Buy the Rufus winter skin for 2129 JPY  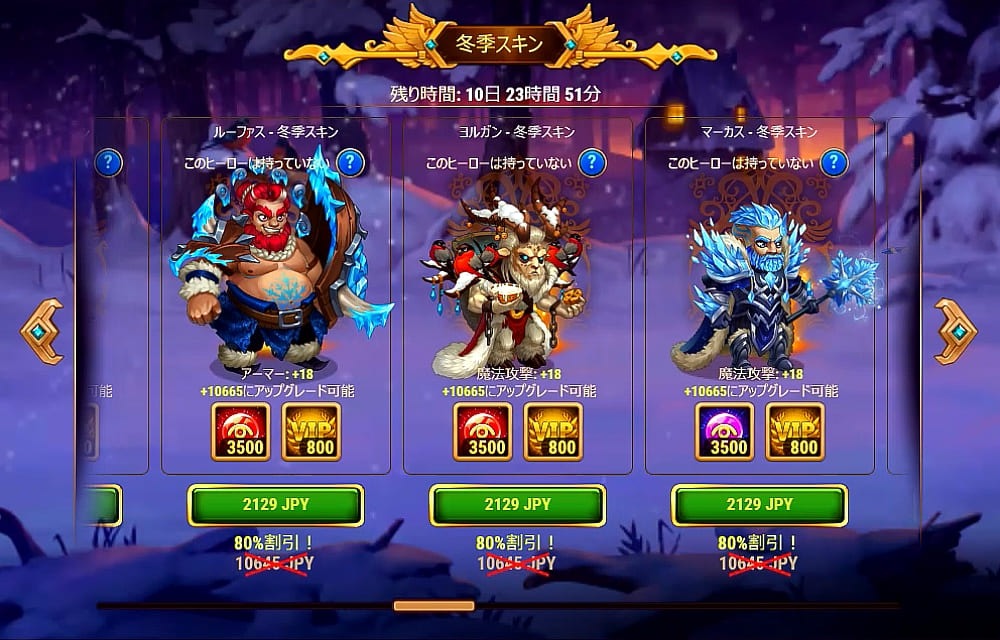[x=275, y=505]
